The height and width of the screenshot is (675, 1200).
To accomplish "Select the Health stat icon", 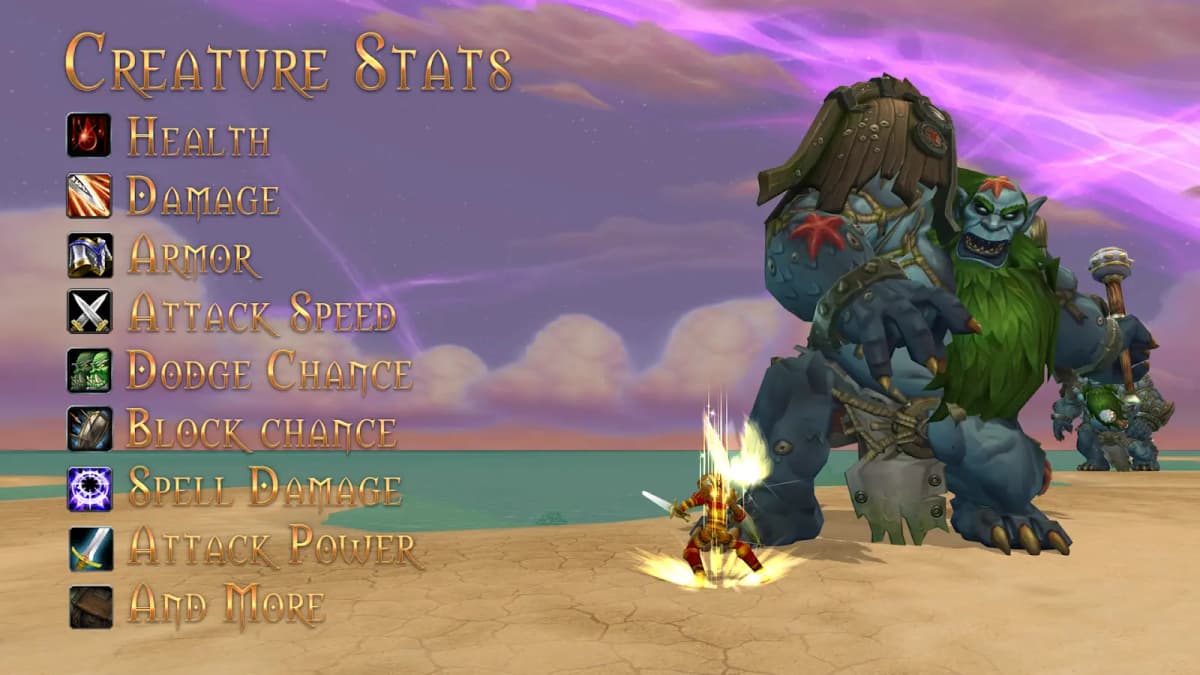I will click(89, 135).
